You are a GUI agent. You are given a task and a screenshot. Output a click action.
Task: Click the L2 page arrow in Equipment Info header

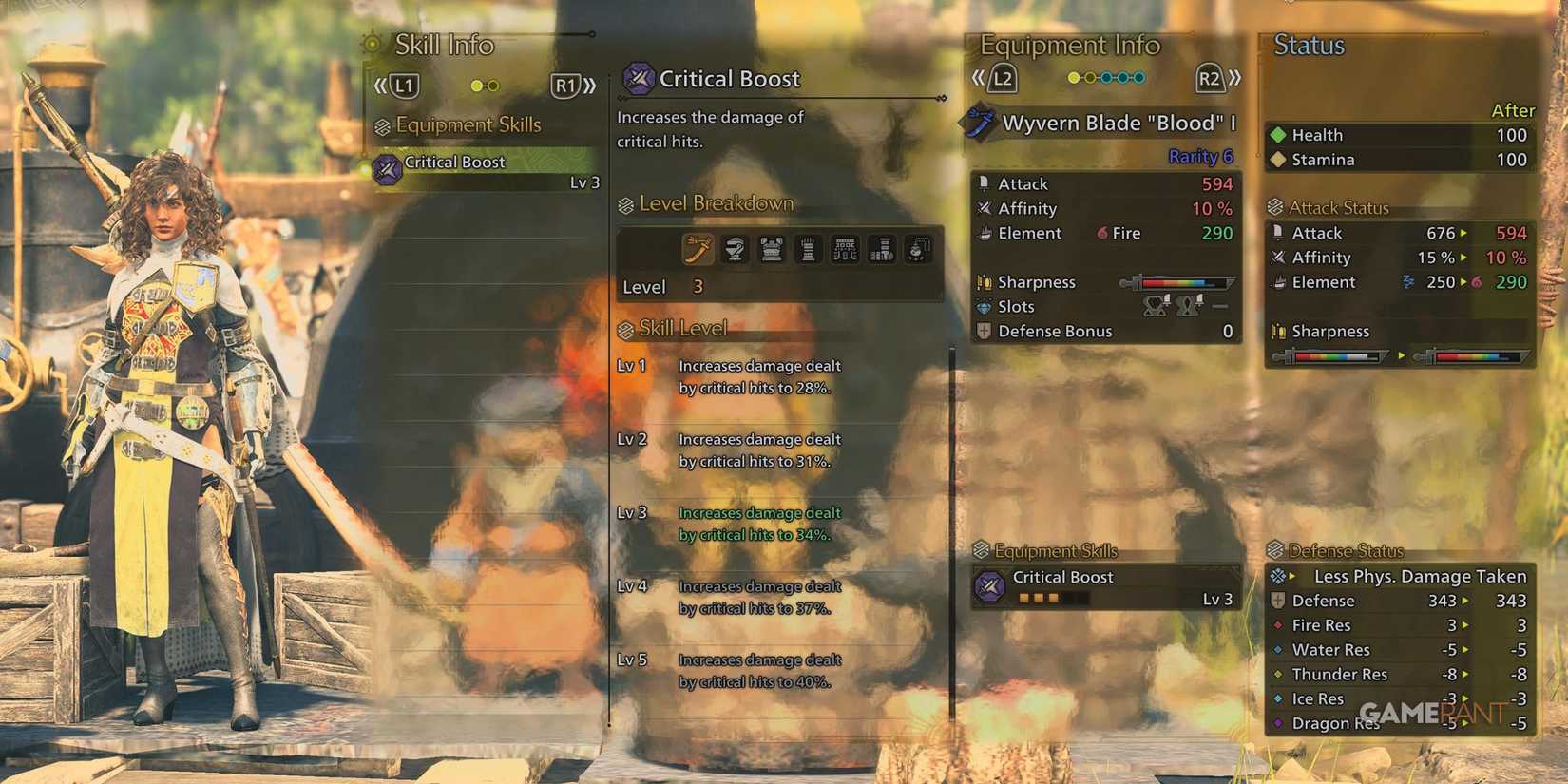(x=1001, y=80)
